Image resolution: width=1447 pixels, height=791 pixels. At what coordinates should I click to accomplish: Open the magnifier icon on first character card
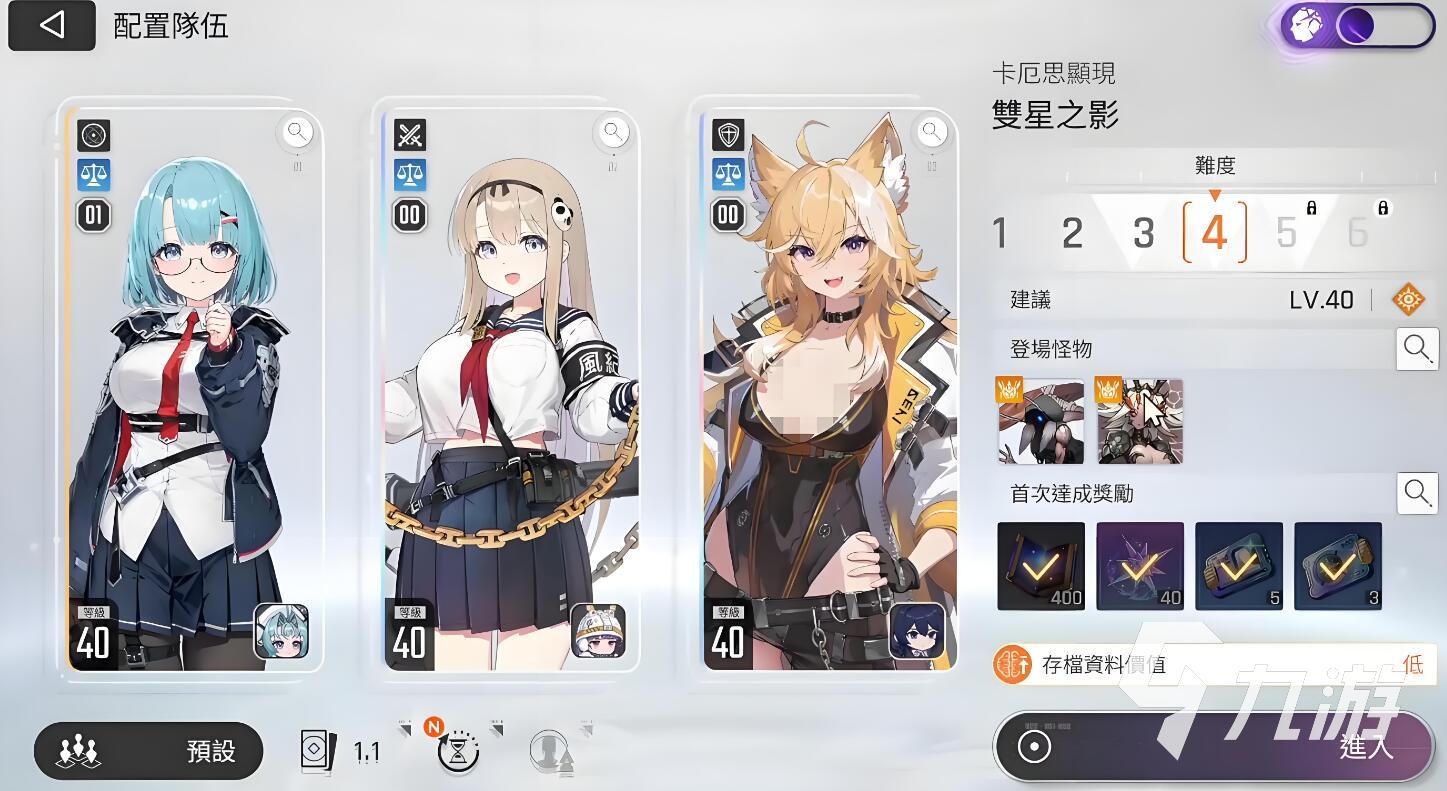[297, 132]
